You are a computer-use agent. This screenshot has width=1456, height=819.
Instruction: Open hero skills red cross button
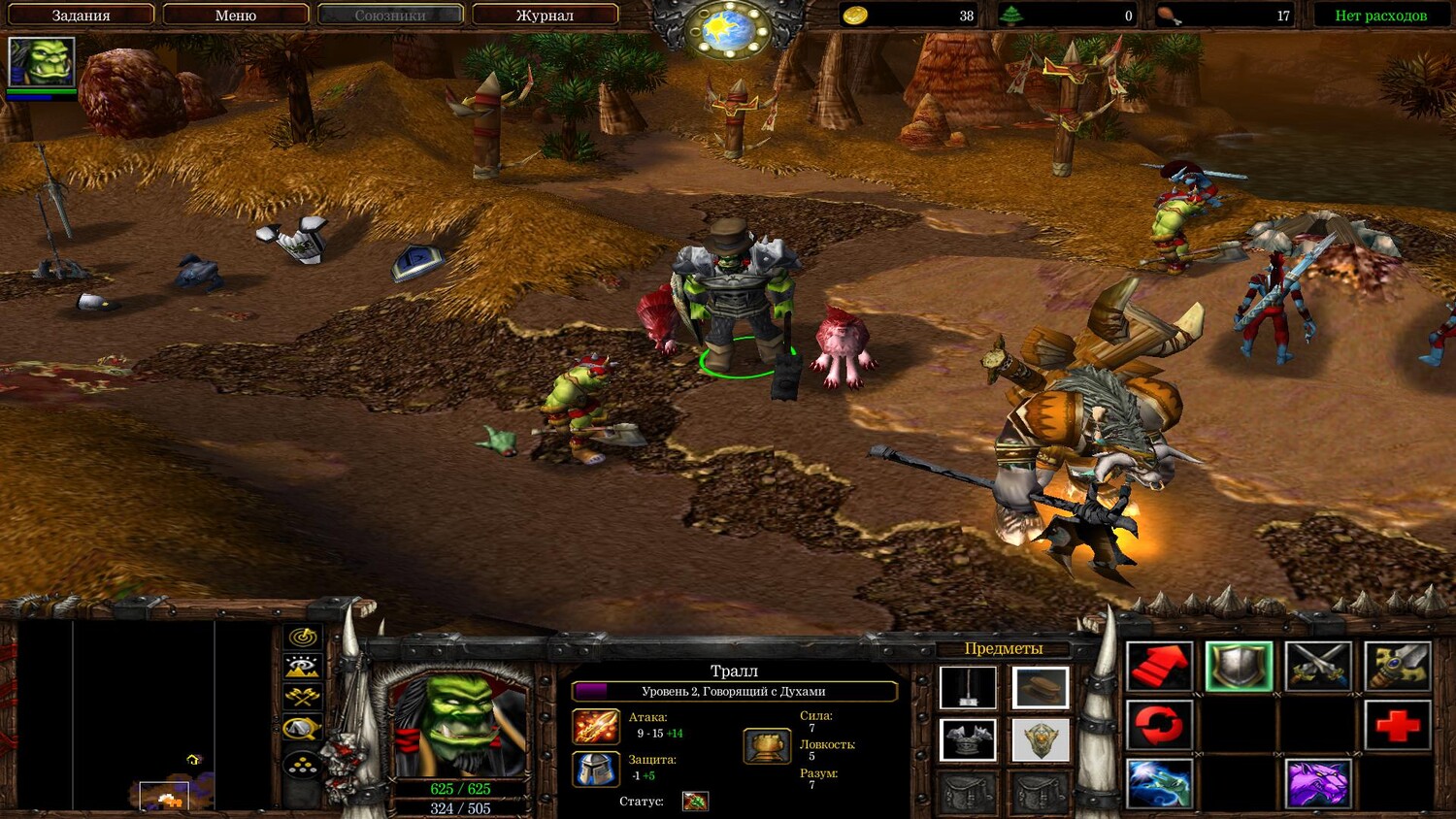coord(1397,725)
